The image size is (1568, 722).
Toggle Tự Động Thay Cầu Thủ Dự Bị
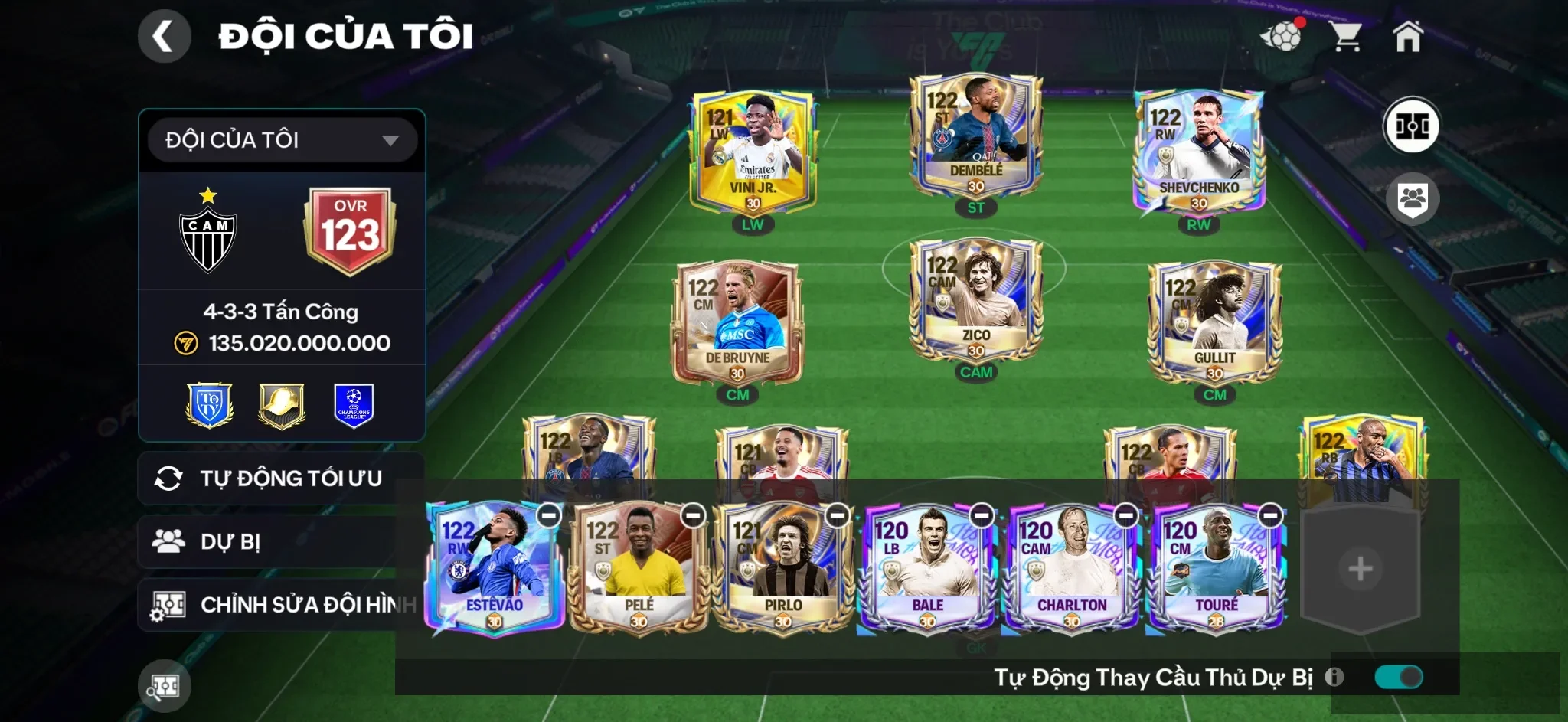[x=1398, y=677]
